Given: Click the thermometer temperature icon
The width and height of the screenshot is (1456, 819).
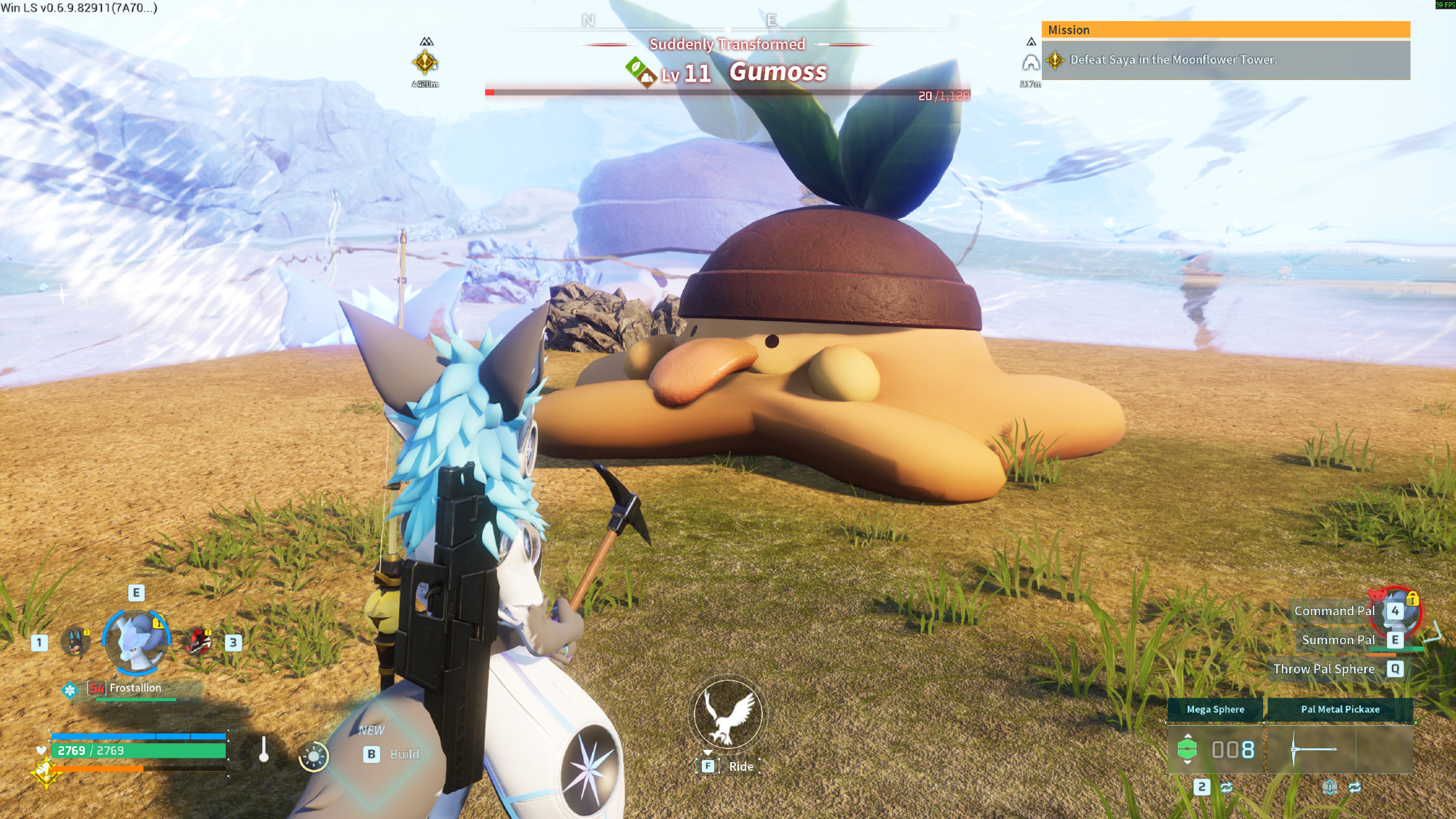Looking at the screenshot, I should 264,750.
